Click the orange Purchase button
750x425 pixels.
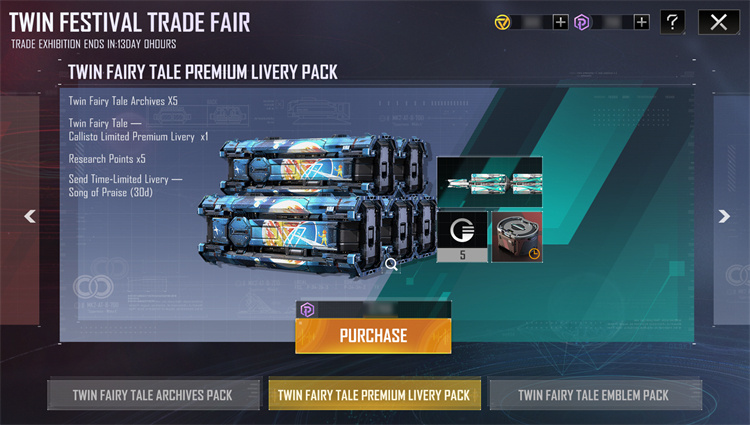[373, 336]
